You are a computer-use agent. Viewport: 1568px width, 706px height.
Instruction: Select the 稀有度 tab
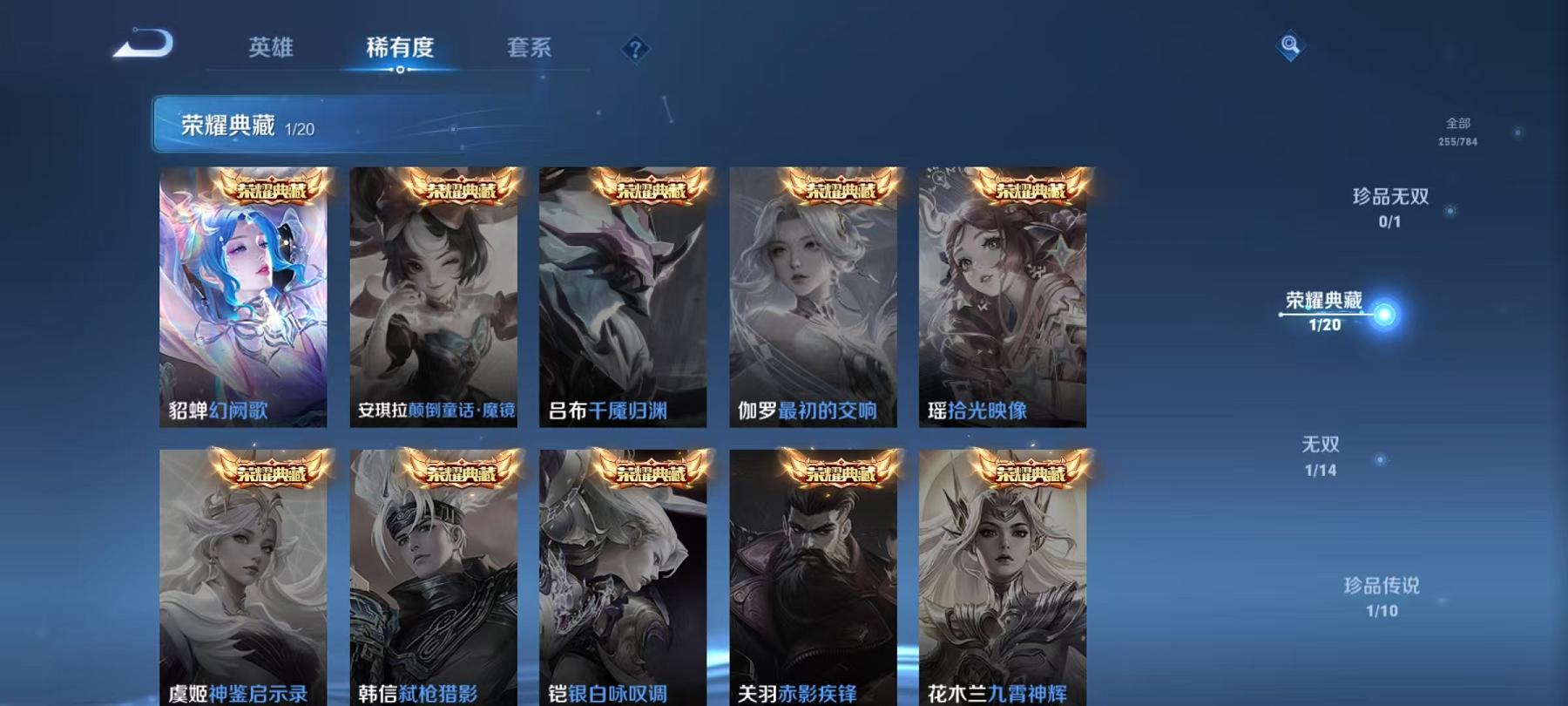[x=400, y=50]
